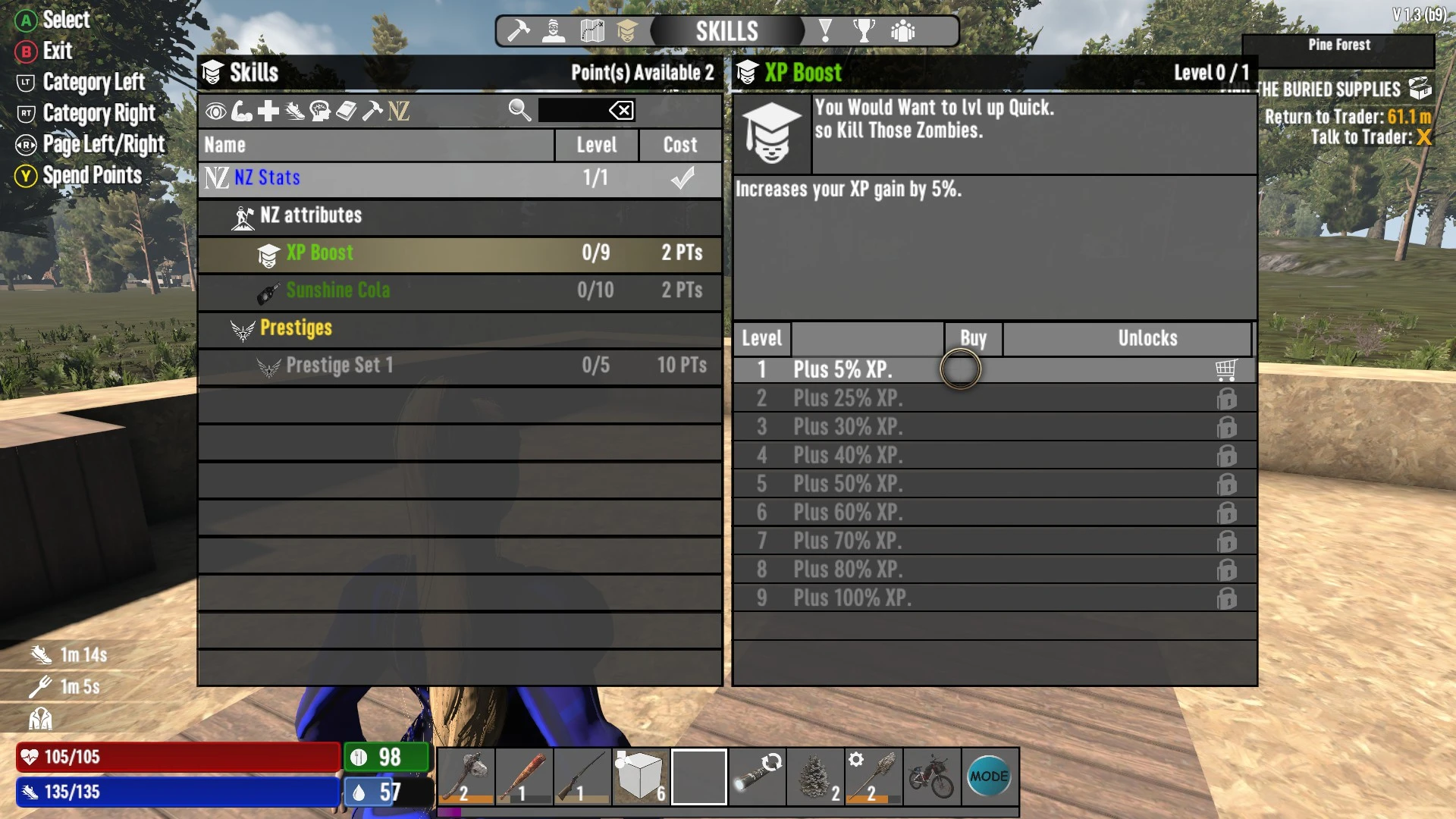1456x819 pixels.
Task: Select the Intelligence brain filter icon
Action: tap(320, 111)
